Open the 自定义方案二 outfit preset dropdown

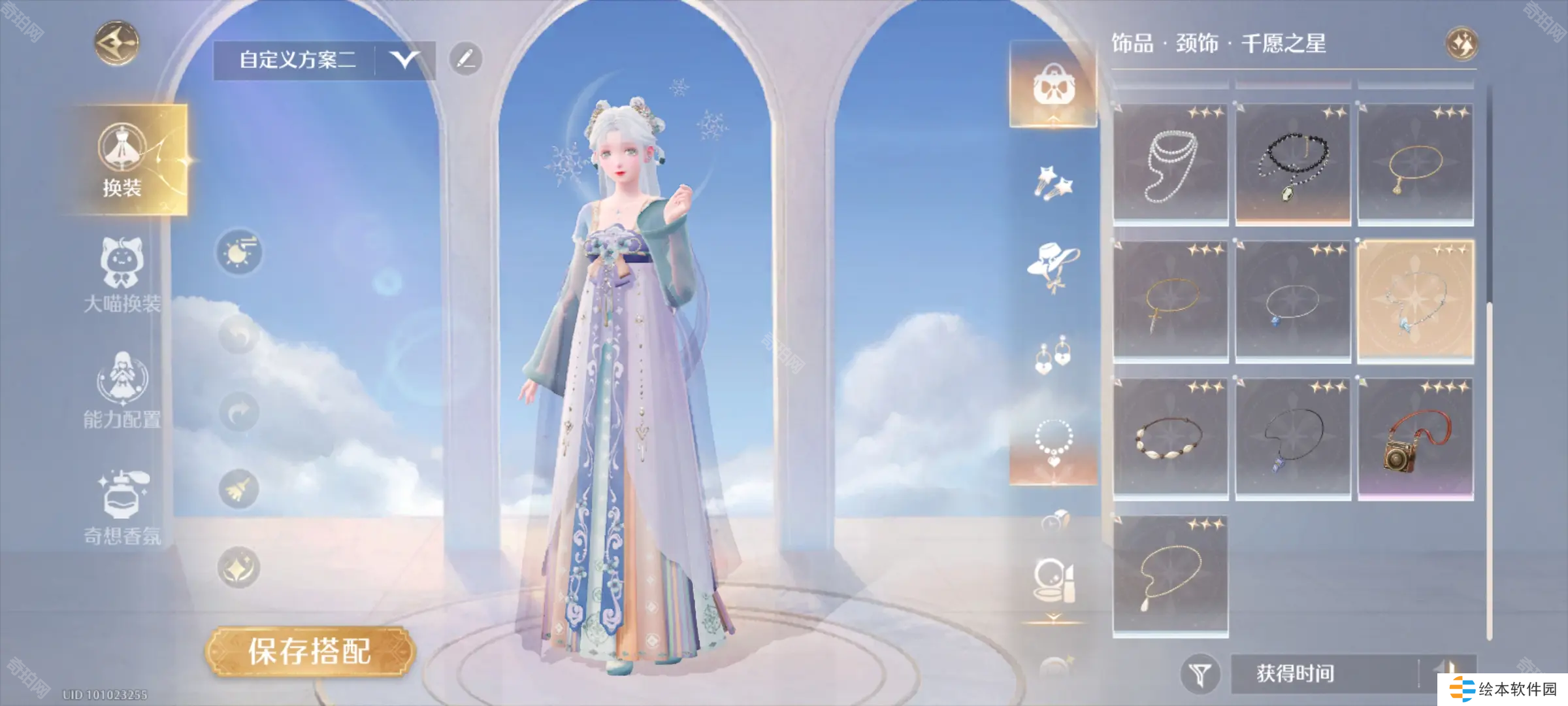[404, 60]
